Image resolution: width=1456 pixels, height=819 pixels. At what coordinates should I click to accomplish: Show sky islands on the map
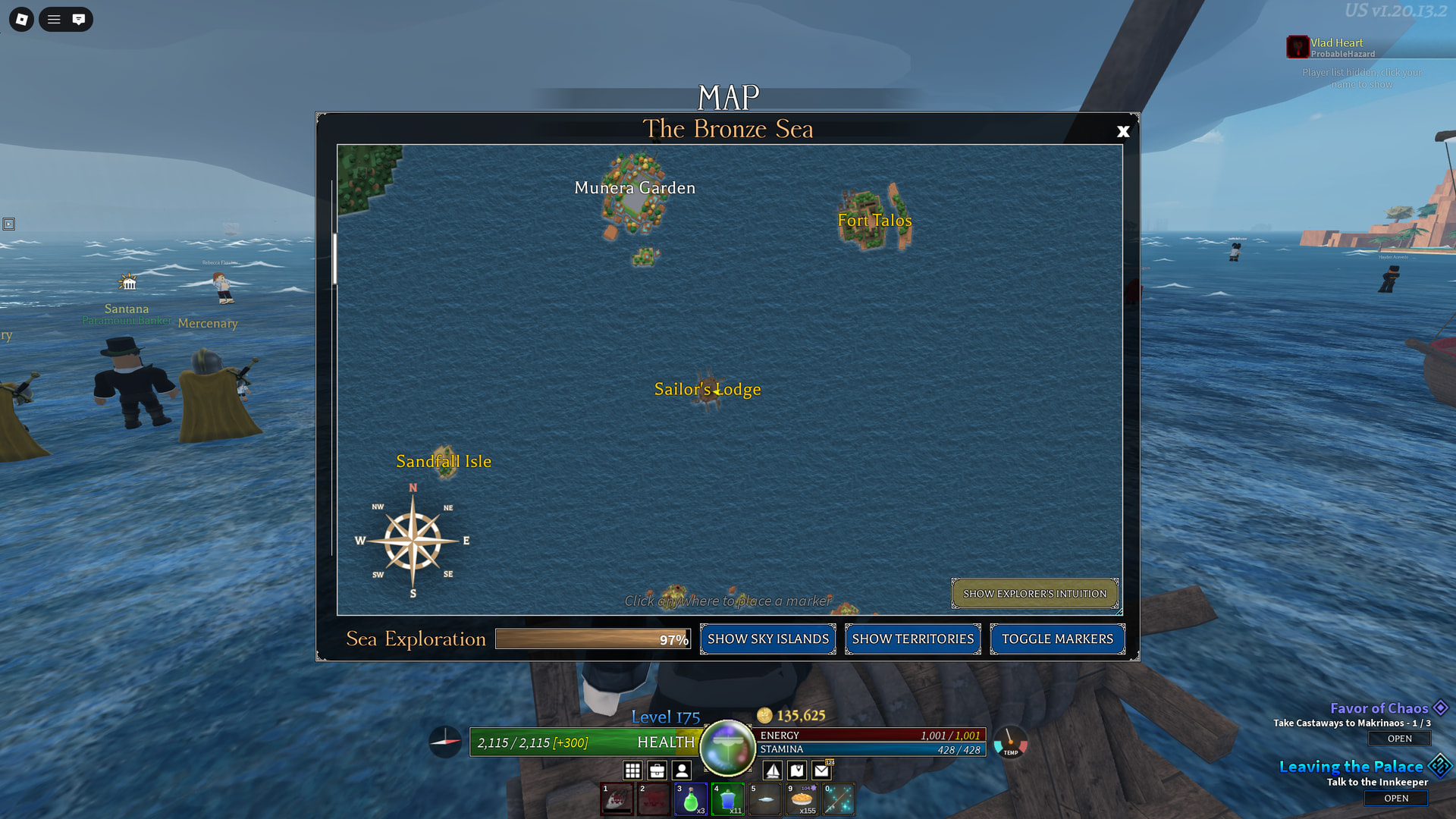pos(767,639)
